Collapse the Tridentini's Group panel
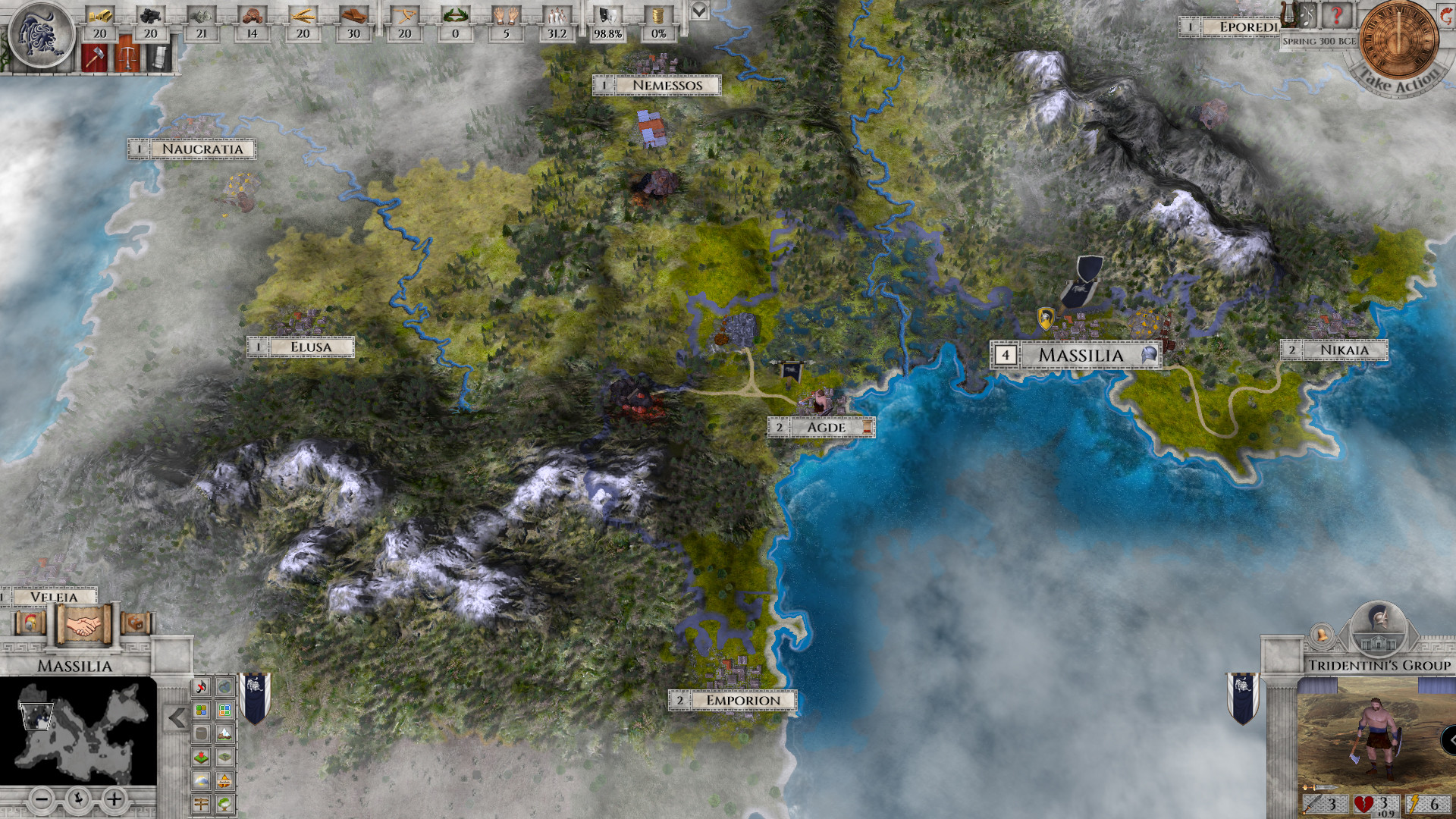This screenshot has height=819, width=1456. pos(1451,739)
